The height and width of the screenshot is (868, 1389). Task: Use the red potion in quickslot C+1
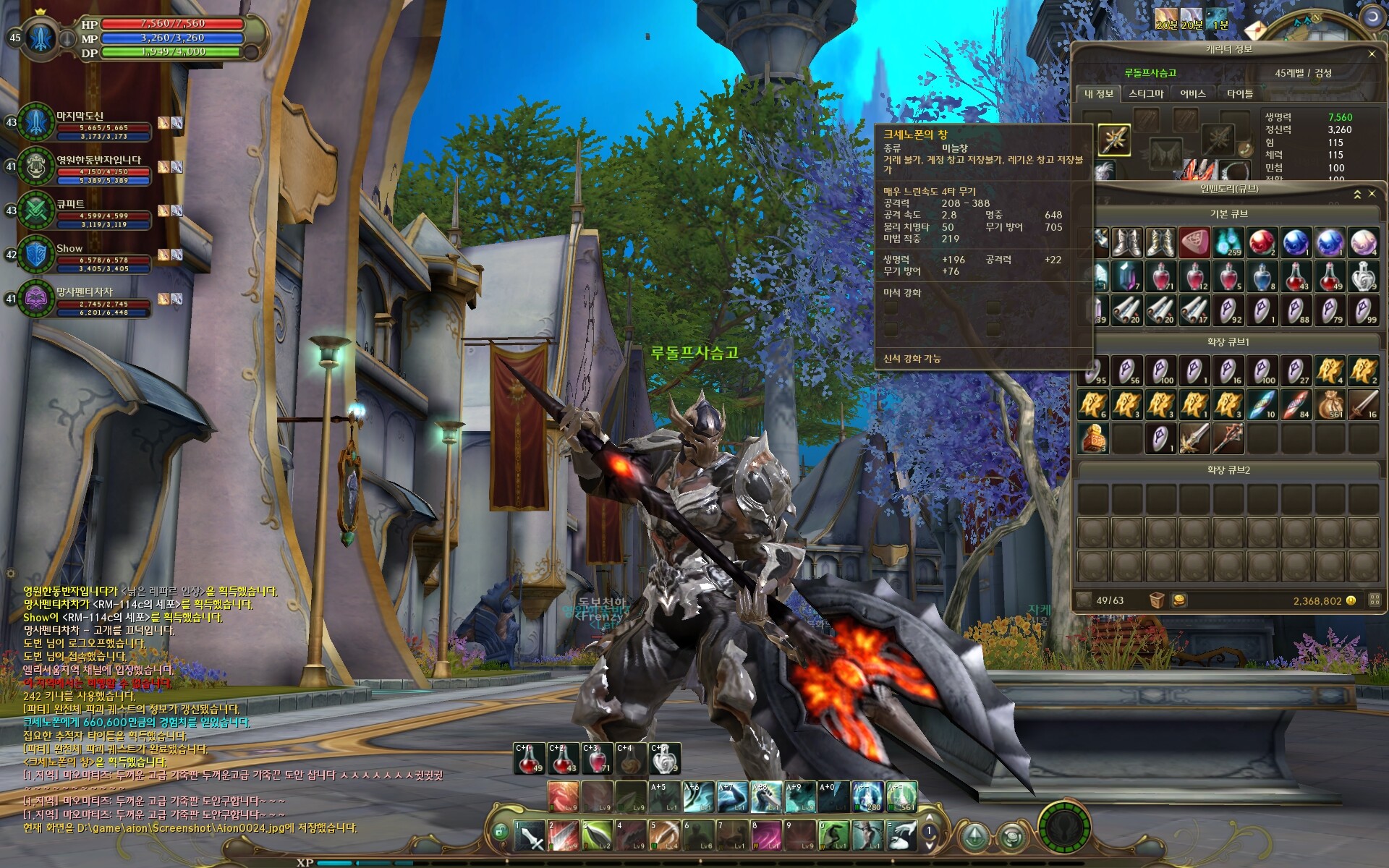click(529, 758)
